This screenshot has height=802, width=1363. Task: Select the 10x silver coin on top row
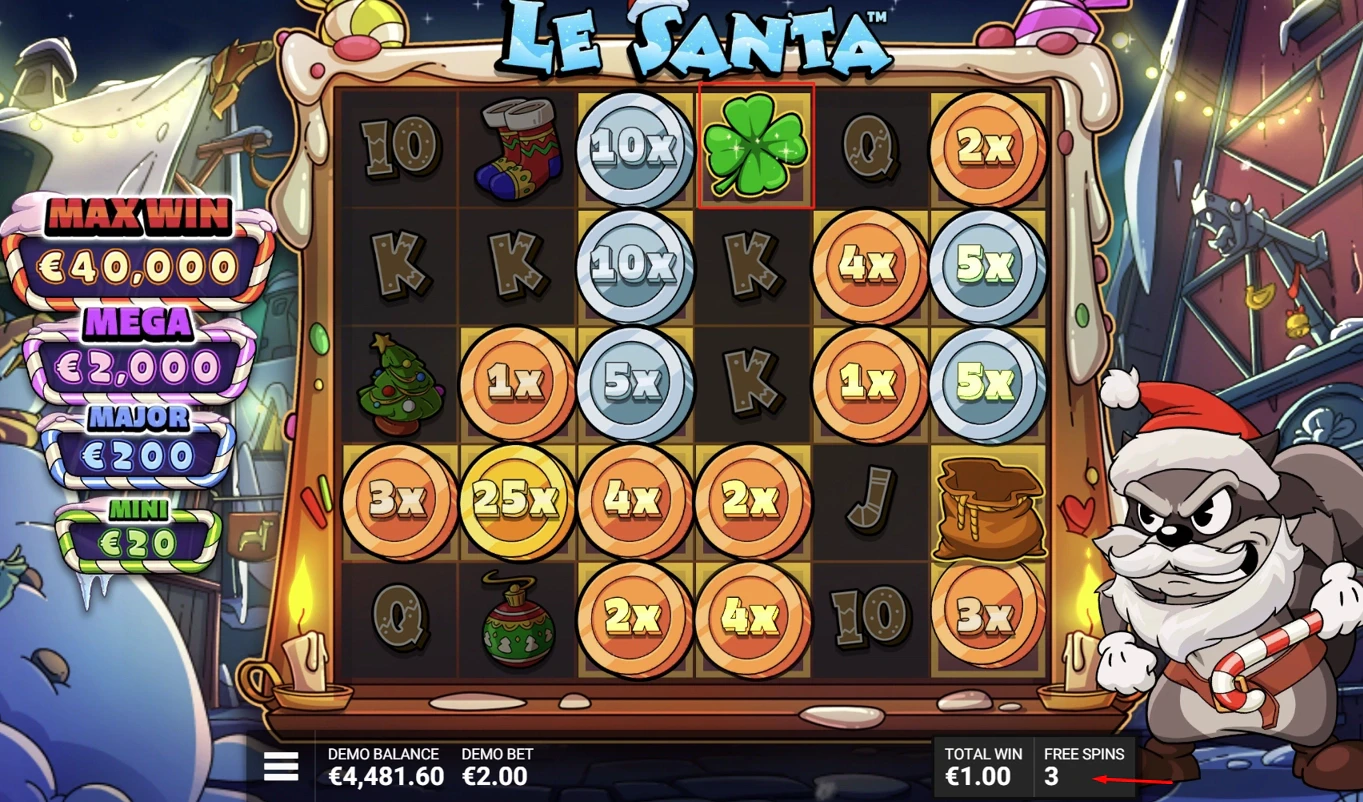click(635, 149)
